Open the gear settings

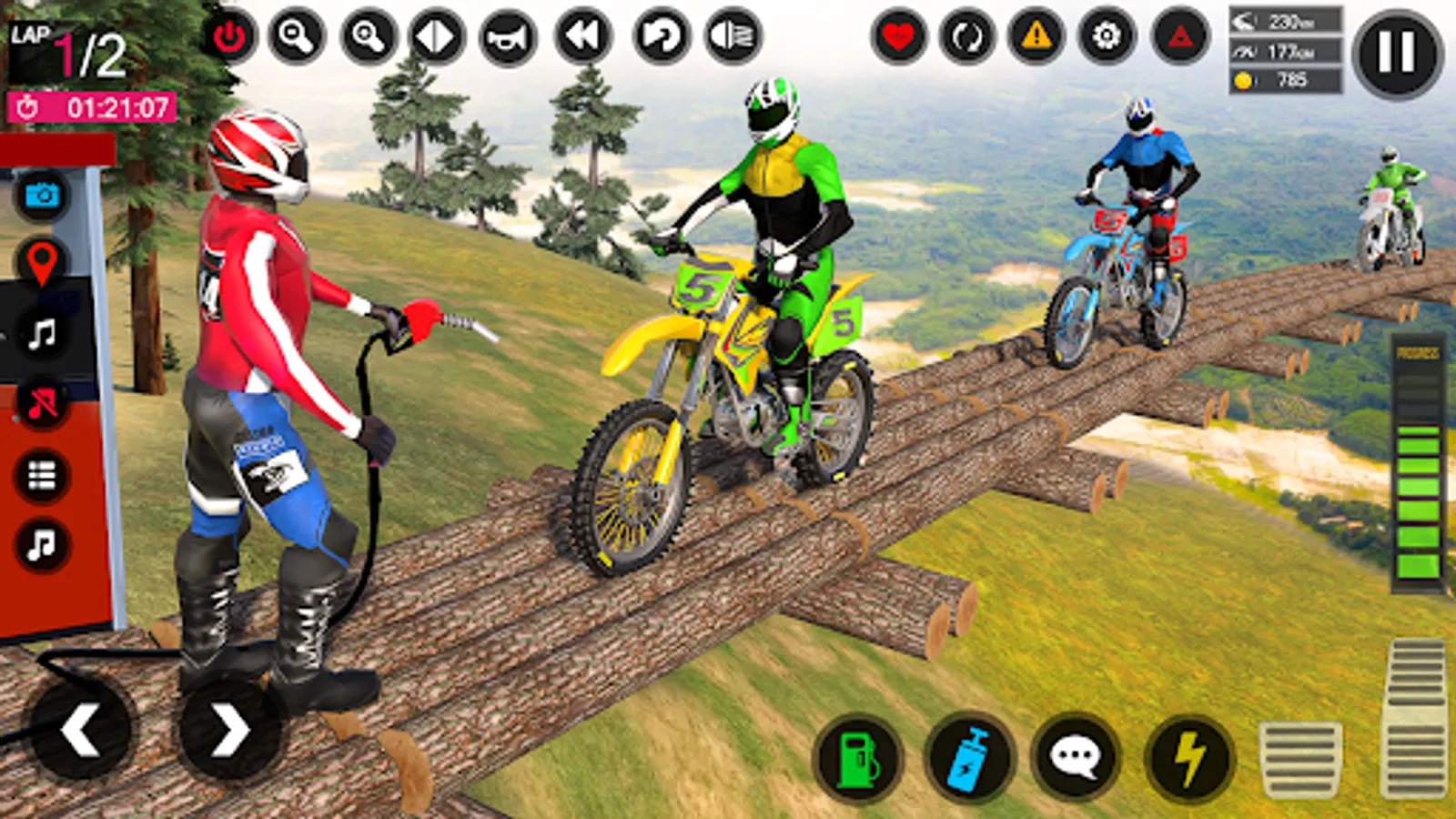tap(1107, 37)
